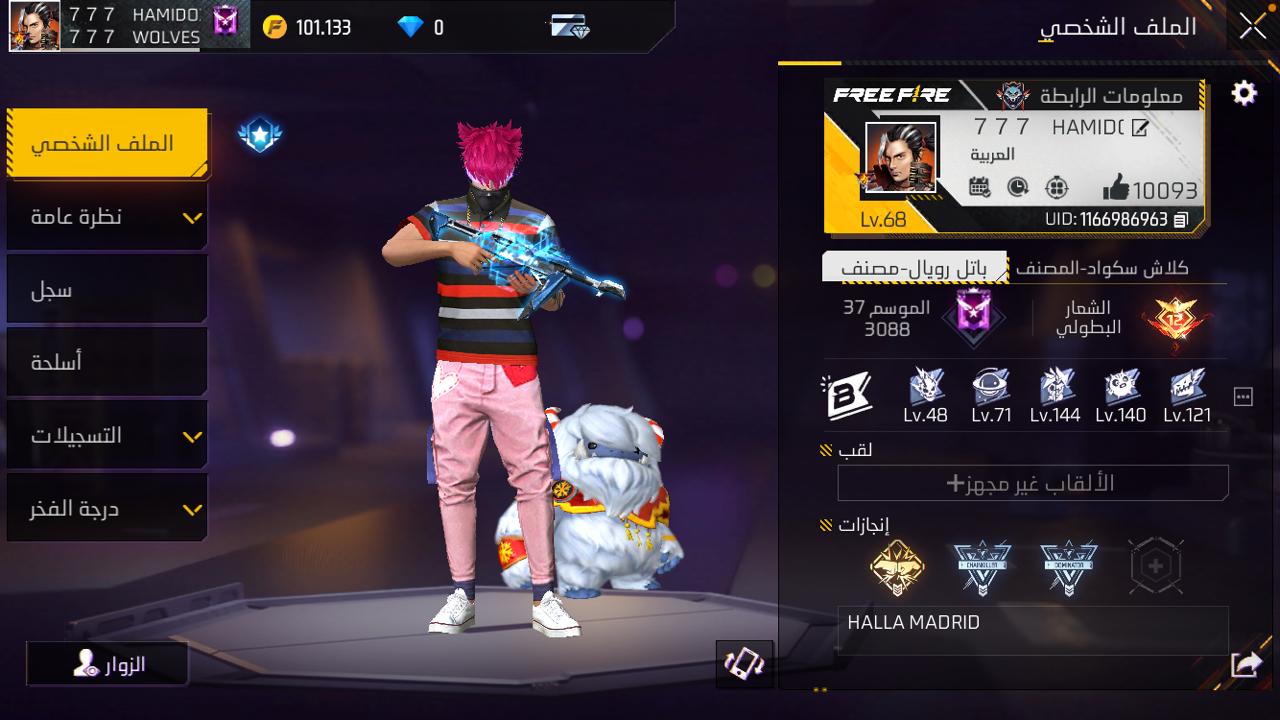Share the profile with the arrow icon

1246,664
